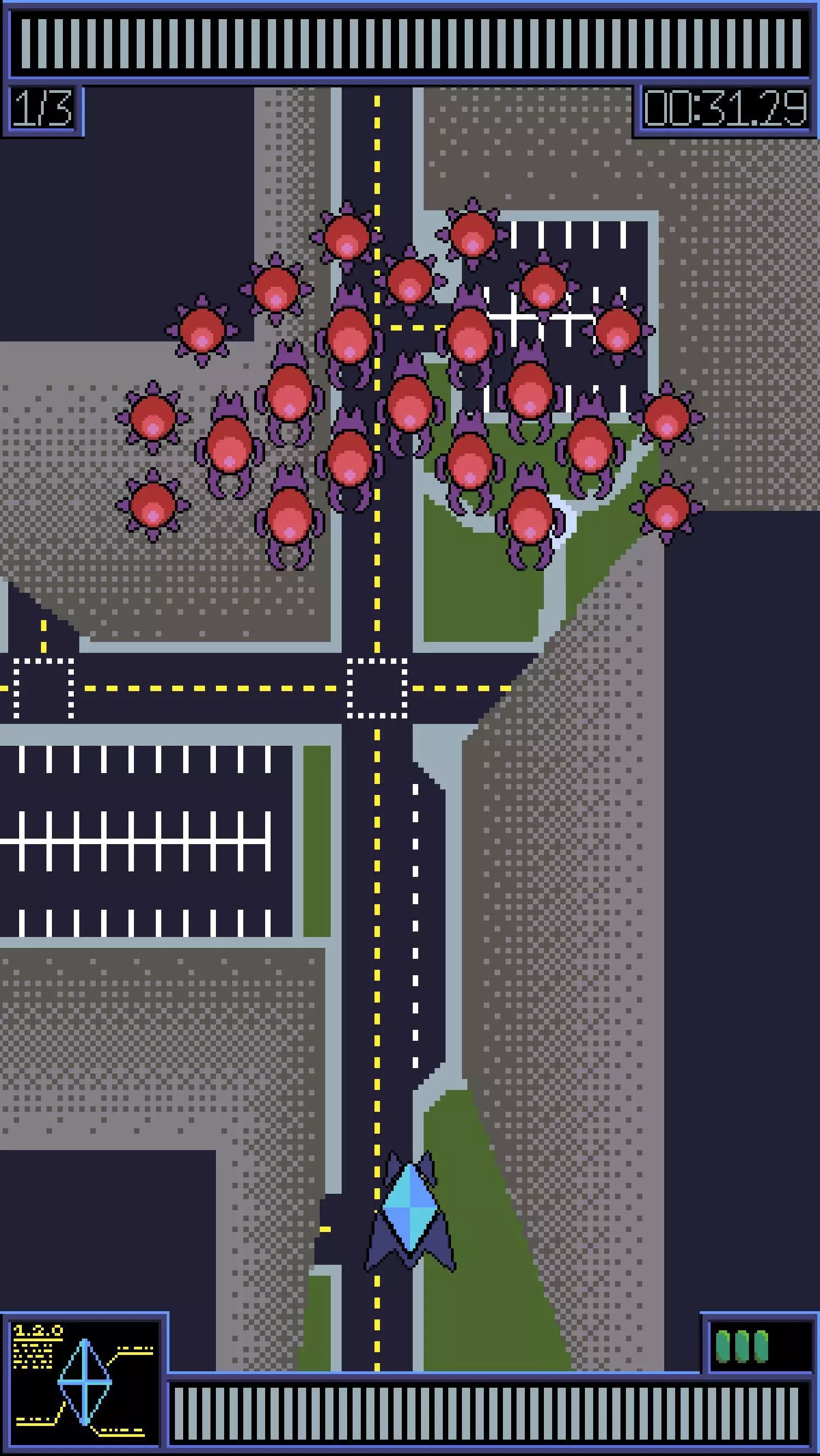
Task: Select the 00:31.29 timer readout
Action: coord(727,110)
